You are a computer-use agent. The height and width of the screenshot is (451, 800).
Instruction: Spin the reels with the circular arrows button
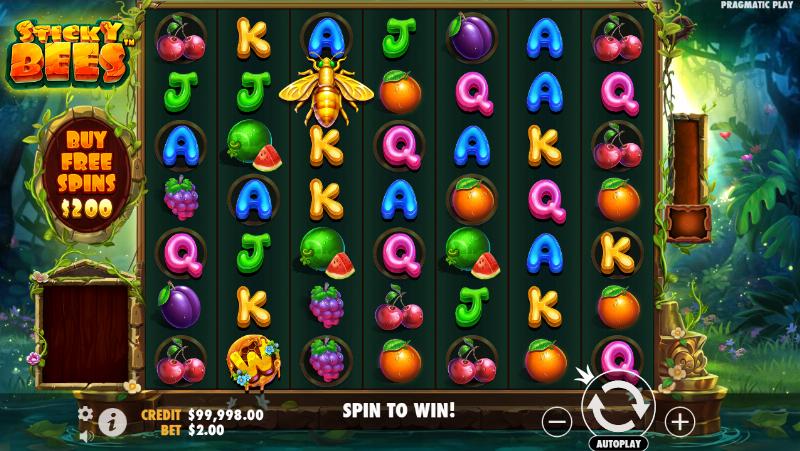click(618, 408)
